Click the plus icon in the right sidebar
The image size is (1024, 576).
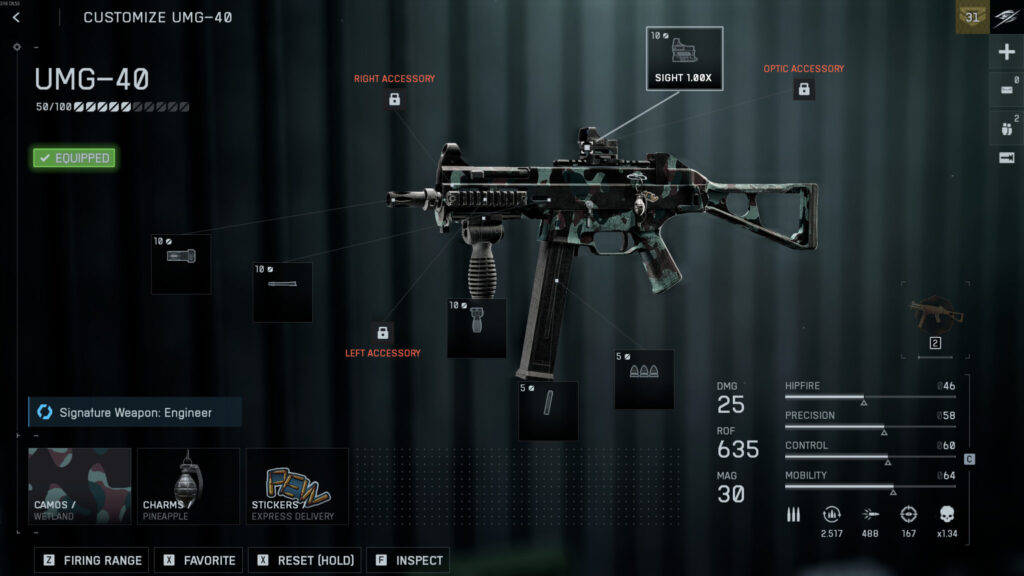(1006, 53)
